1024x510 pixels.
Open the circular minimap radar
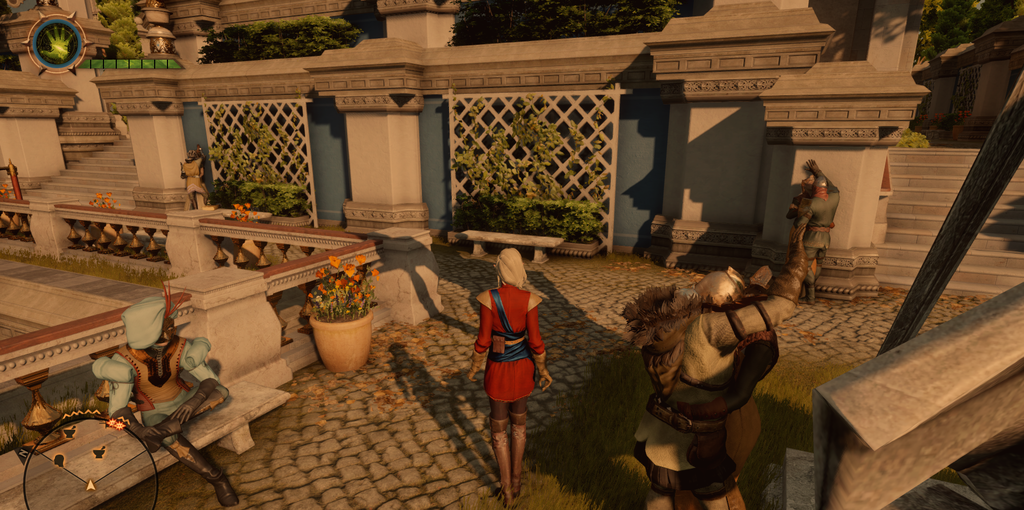point(90,470)
